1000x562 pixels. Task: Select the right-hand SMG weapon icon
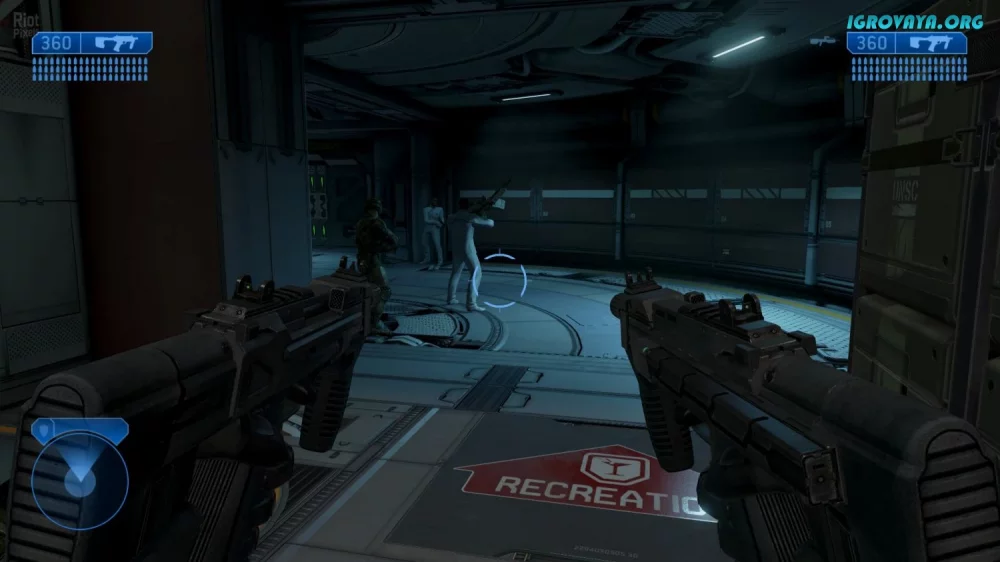(932, 43)
